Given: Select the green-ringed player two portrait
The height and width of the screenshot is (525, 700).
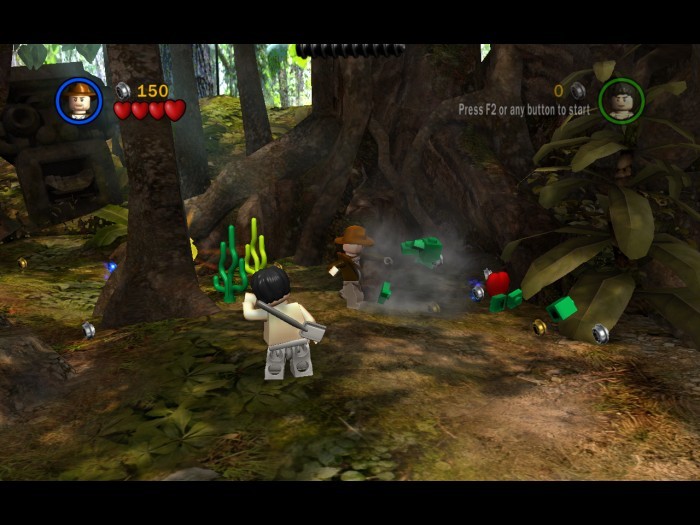Looking at the screenshot, I should (621, 100).
